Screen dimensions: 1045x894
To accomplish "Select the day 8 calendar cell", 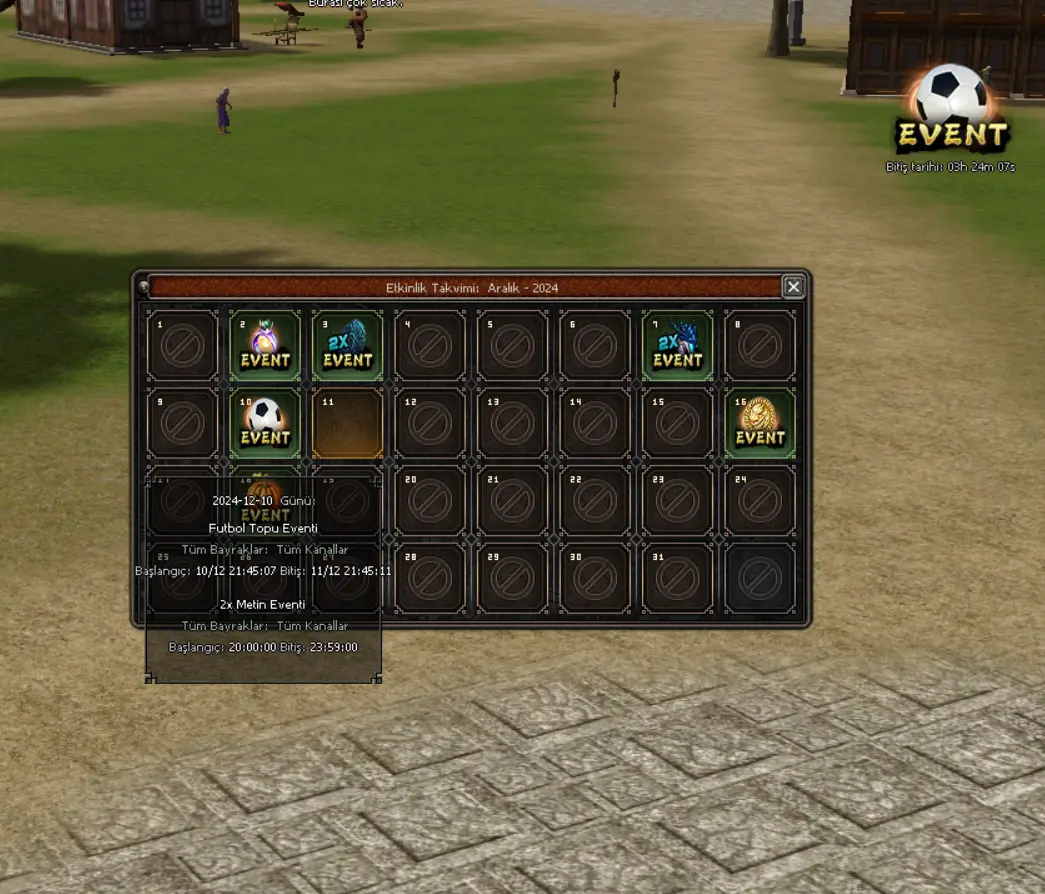I will [760, 346].
